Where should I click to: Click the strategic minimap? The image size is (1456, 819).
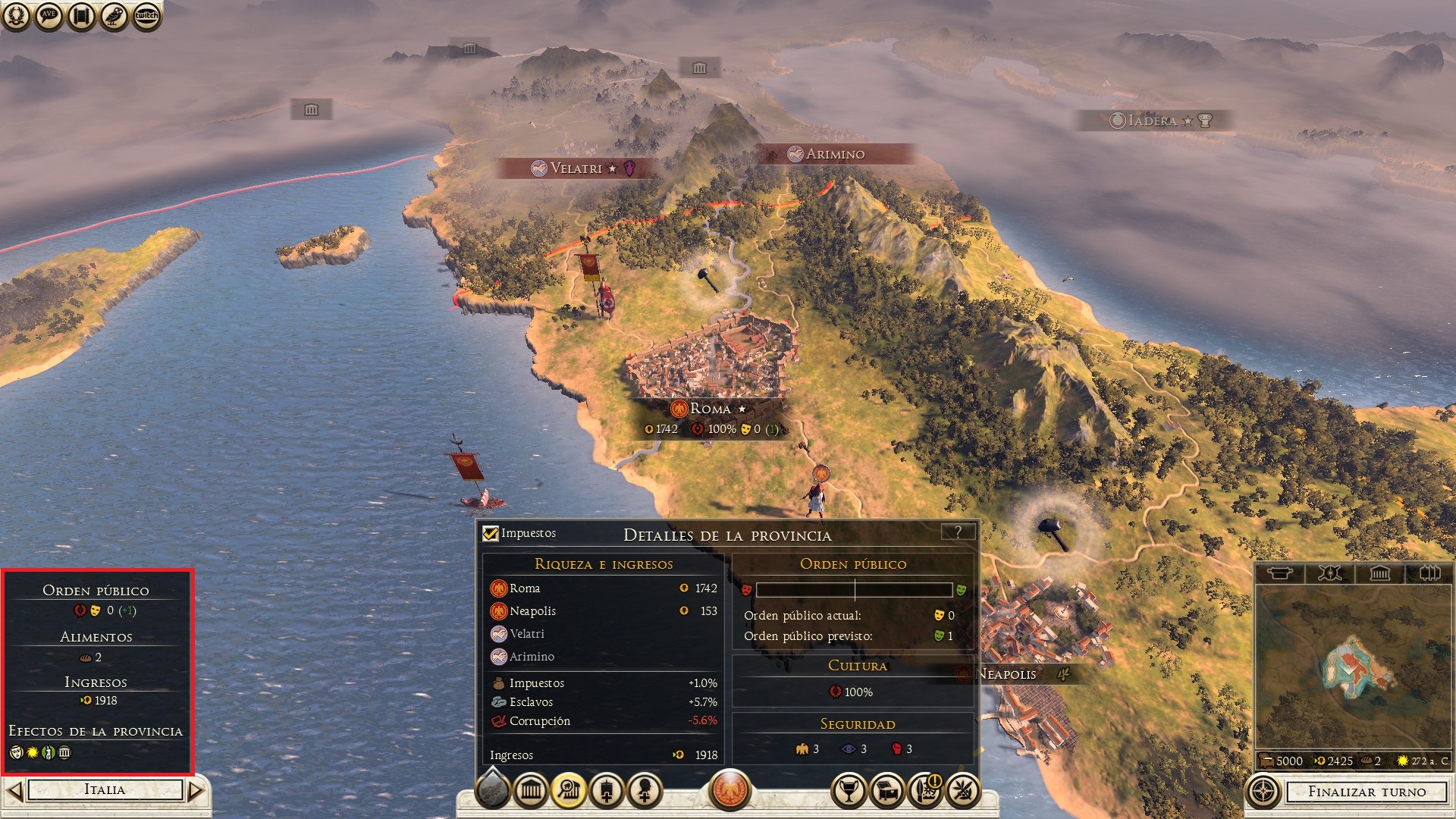click(x=1354, y=667)
